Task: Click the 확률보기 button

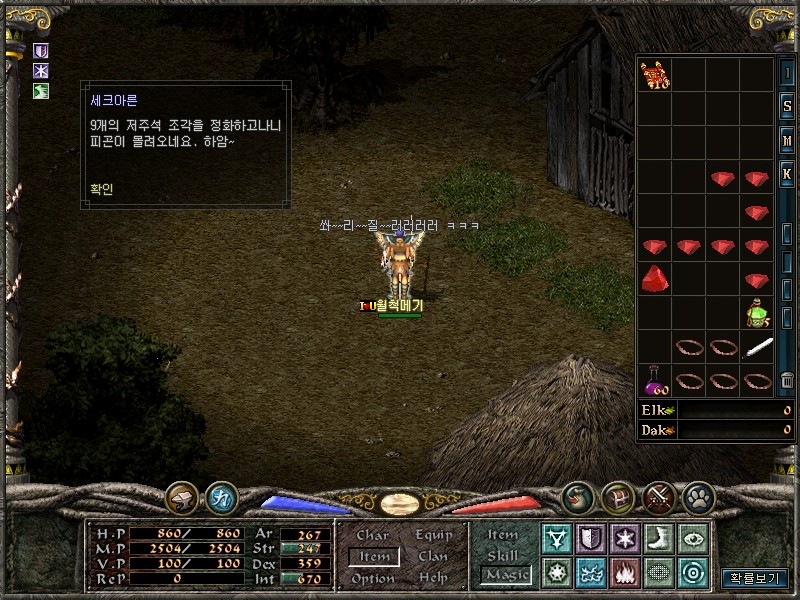Action: (755, 578)
